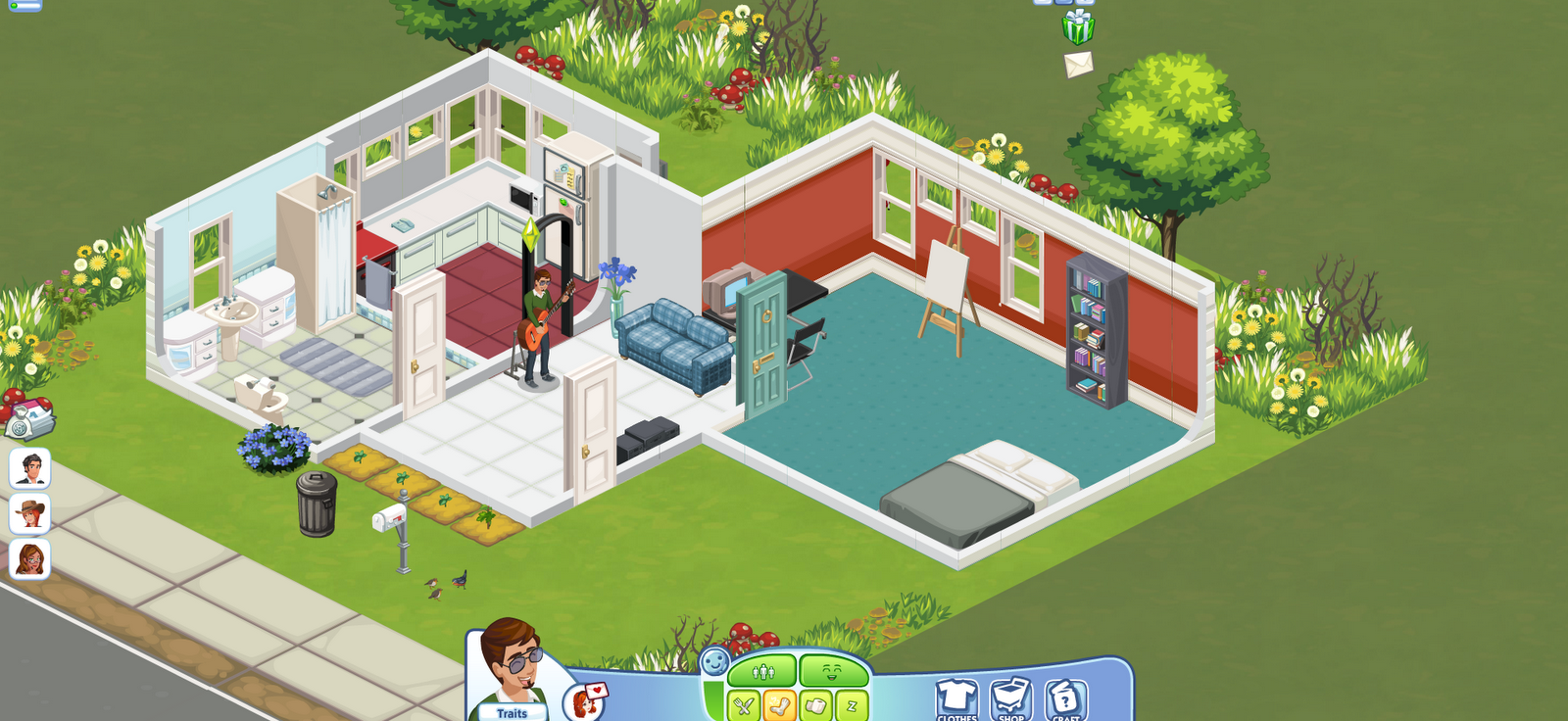The width and height of the screenshot is (1568, 721).
Task: Check the social need people icon
Action: click(x=761, y=670)
